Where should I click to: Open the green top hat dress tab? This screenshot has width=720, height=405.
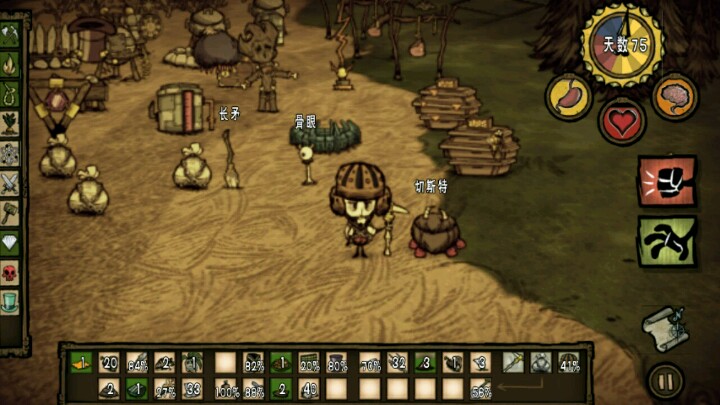pyautogui.click(x=10, y=300)
